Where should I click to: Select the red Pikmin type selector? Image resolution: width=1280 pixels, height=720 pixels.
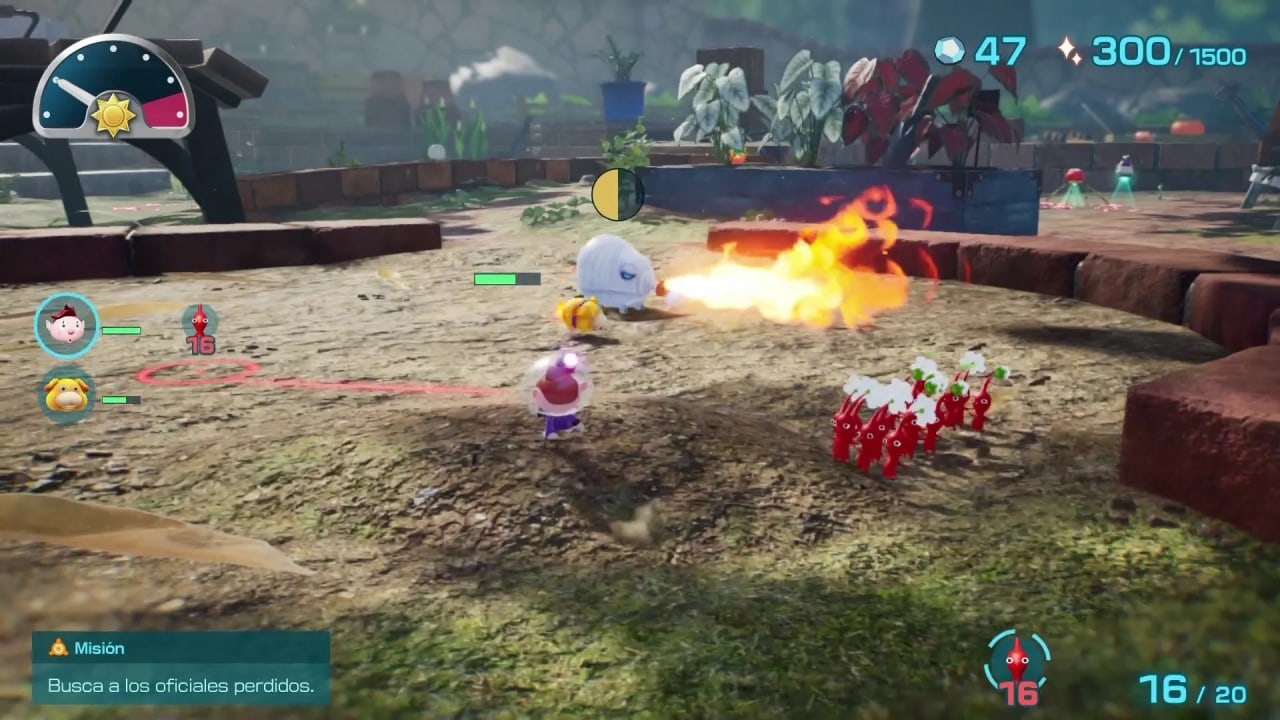tap(1017, 665)
